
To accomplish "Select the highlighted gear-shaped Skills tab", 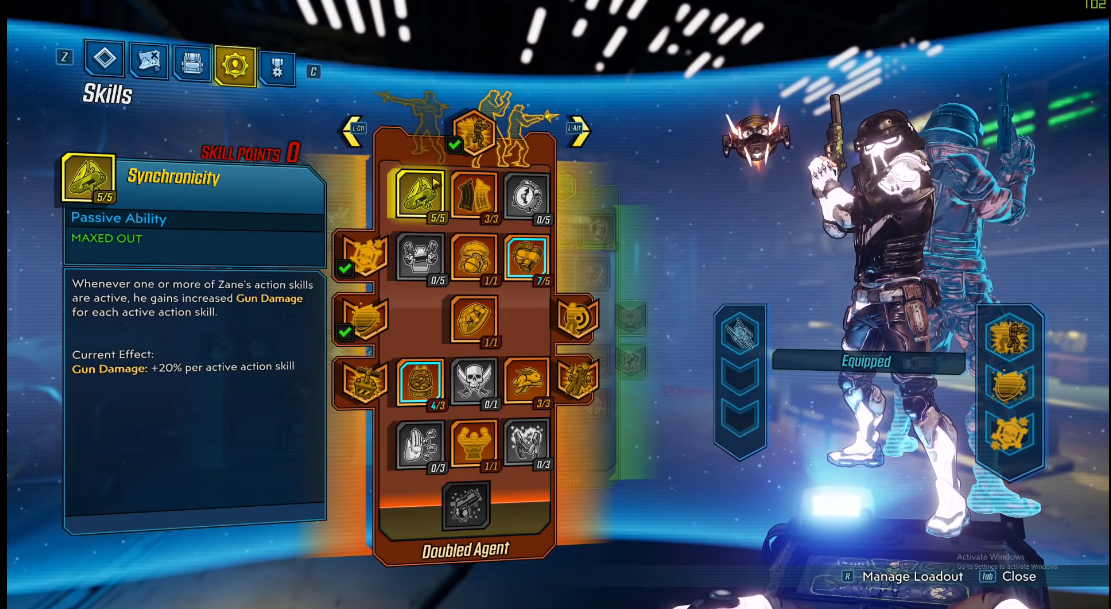I will pyautogui.click(x=236, y=66).
